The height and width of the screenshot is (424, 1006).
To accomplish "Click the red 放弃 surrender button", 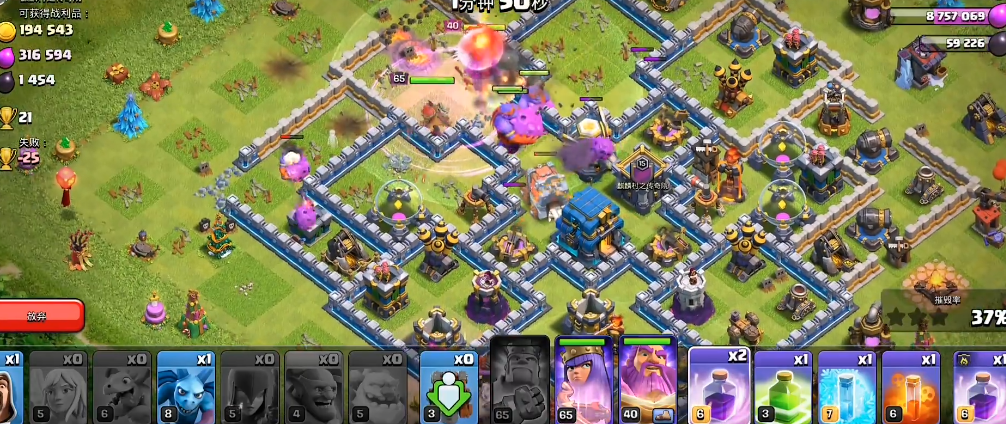I will [x=38, y=315].
